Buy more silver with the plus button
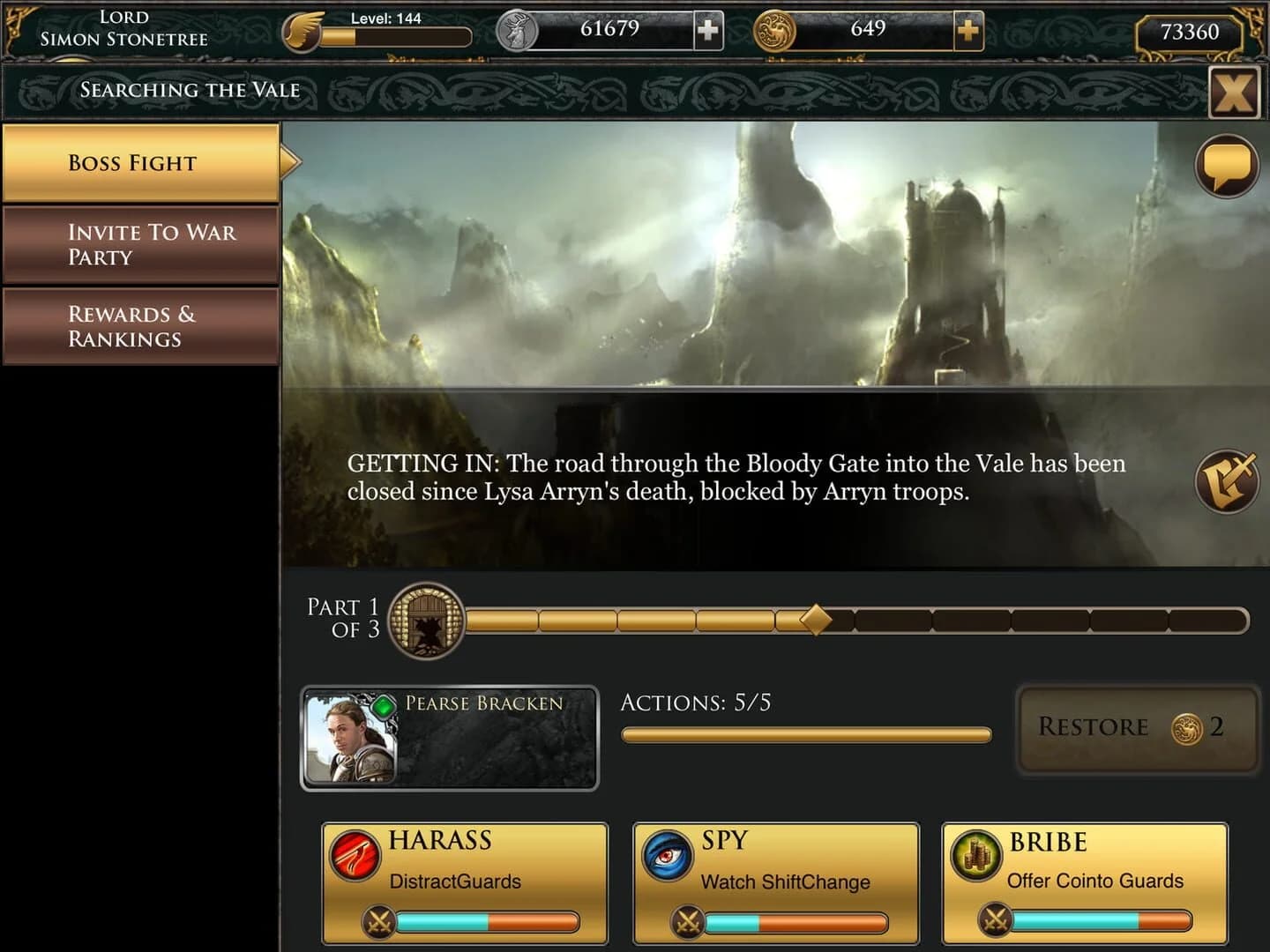1270x952 pixels. [706, 30]
